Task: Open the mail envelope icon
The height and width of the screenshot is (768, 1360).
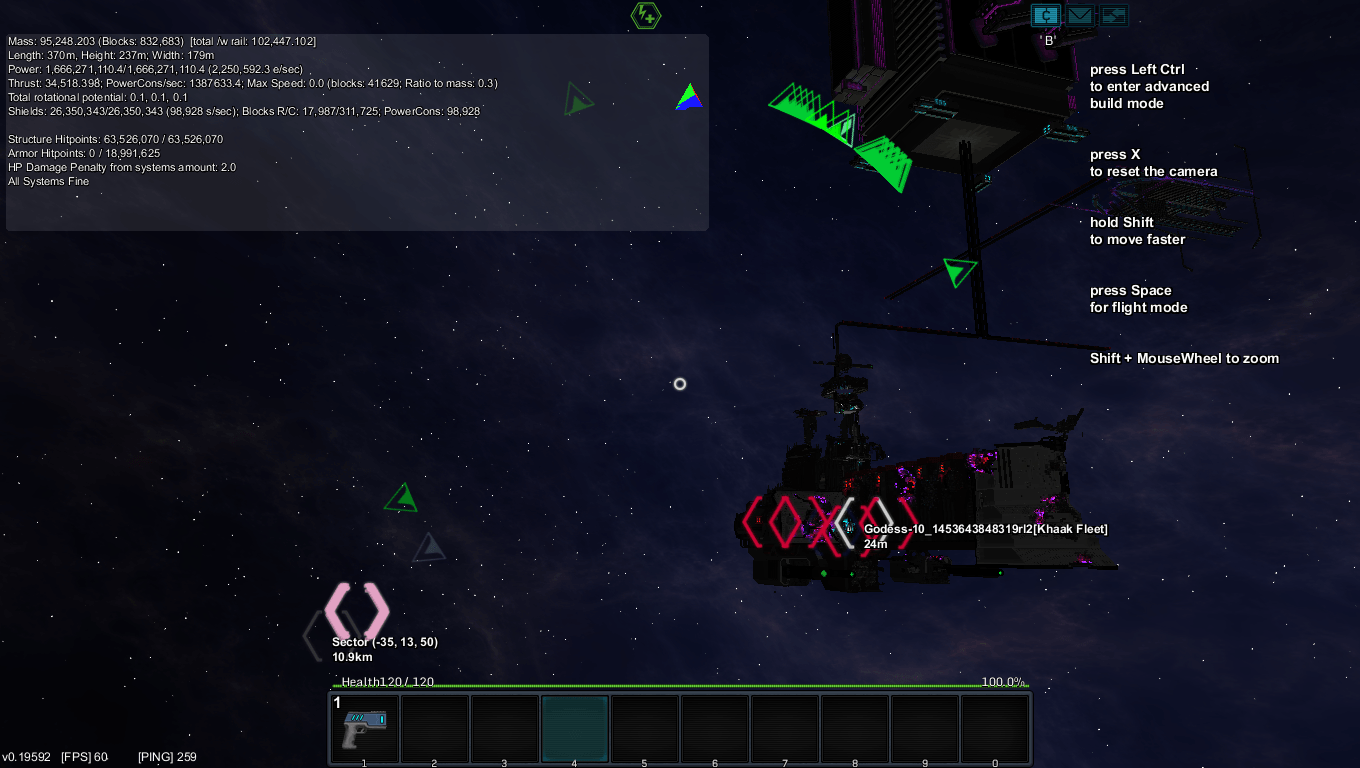Action: (x=1079, y=15)
